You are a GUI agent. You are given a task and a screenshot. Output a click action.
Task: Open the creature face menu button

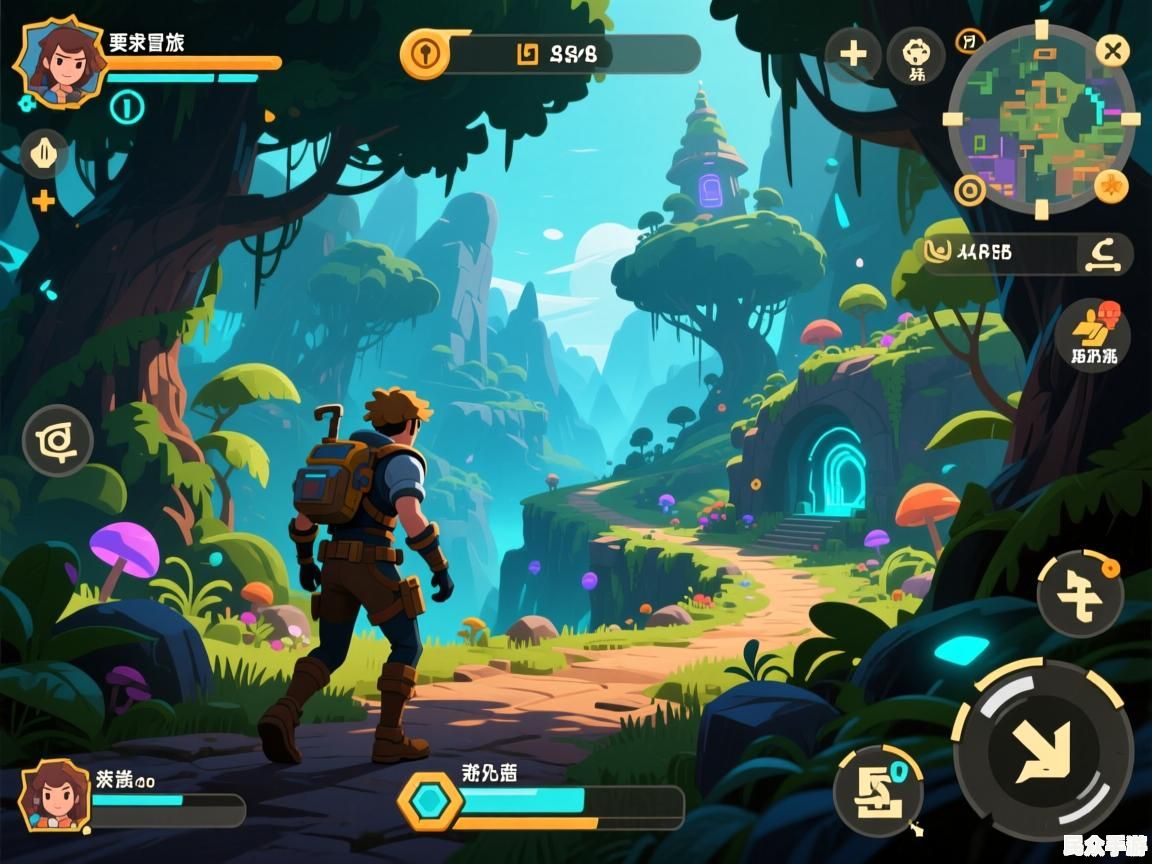tap(916, 54)
